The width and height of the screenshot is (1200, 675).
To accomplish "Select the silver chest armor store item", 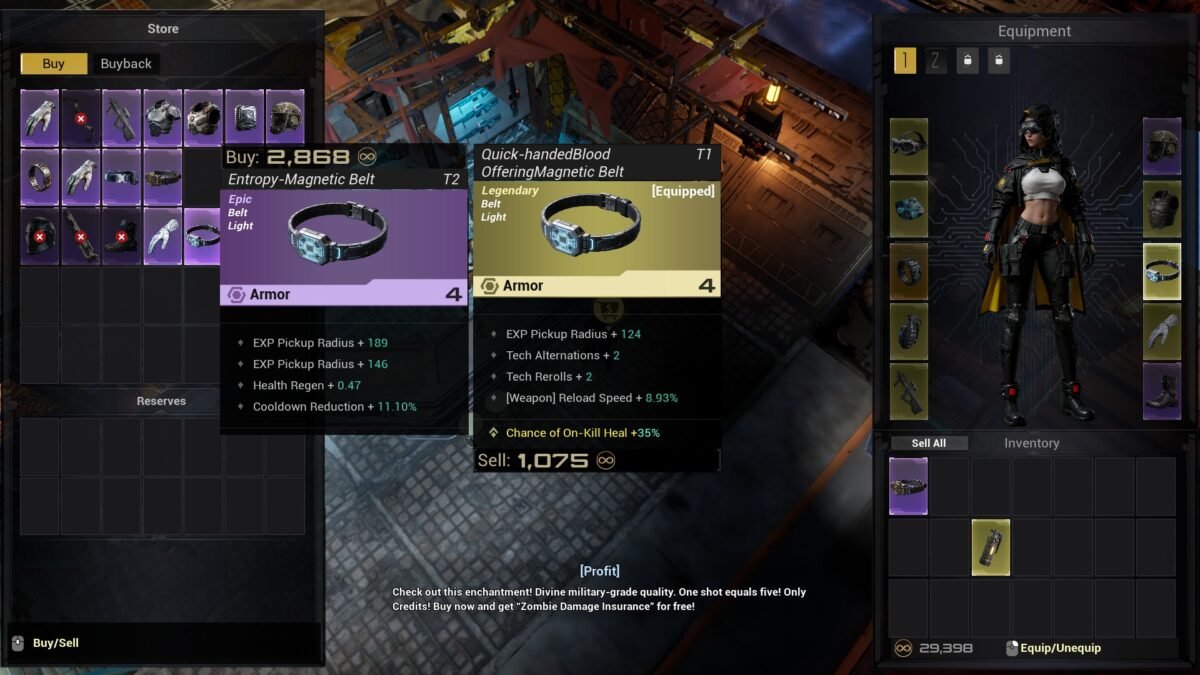I will point(162,118).
